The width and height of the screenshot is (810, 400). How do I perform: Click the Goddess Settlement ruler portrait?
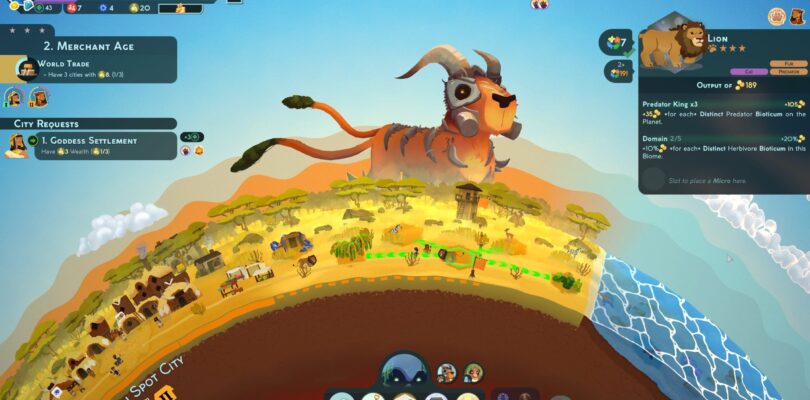[16, 144]
